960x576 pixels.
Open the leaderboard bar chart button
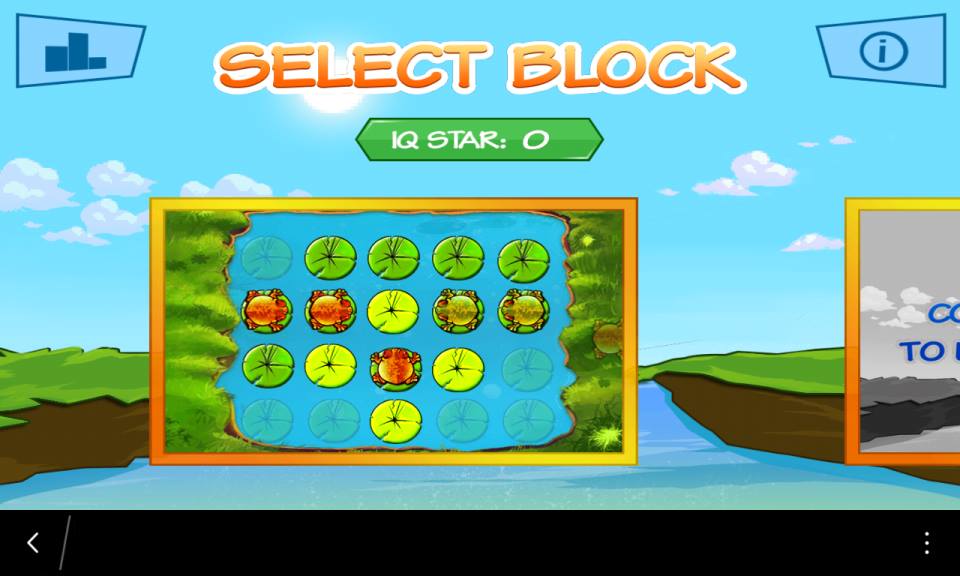click(78, 50)
